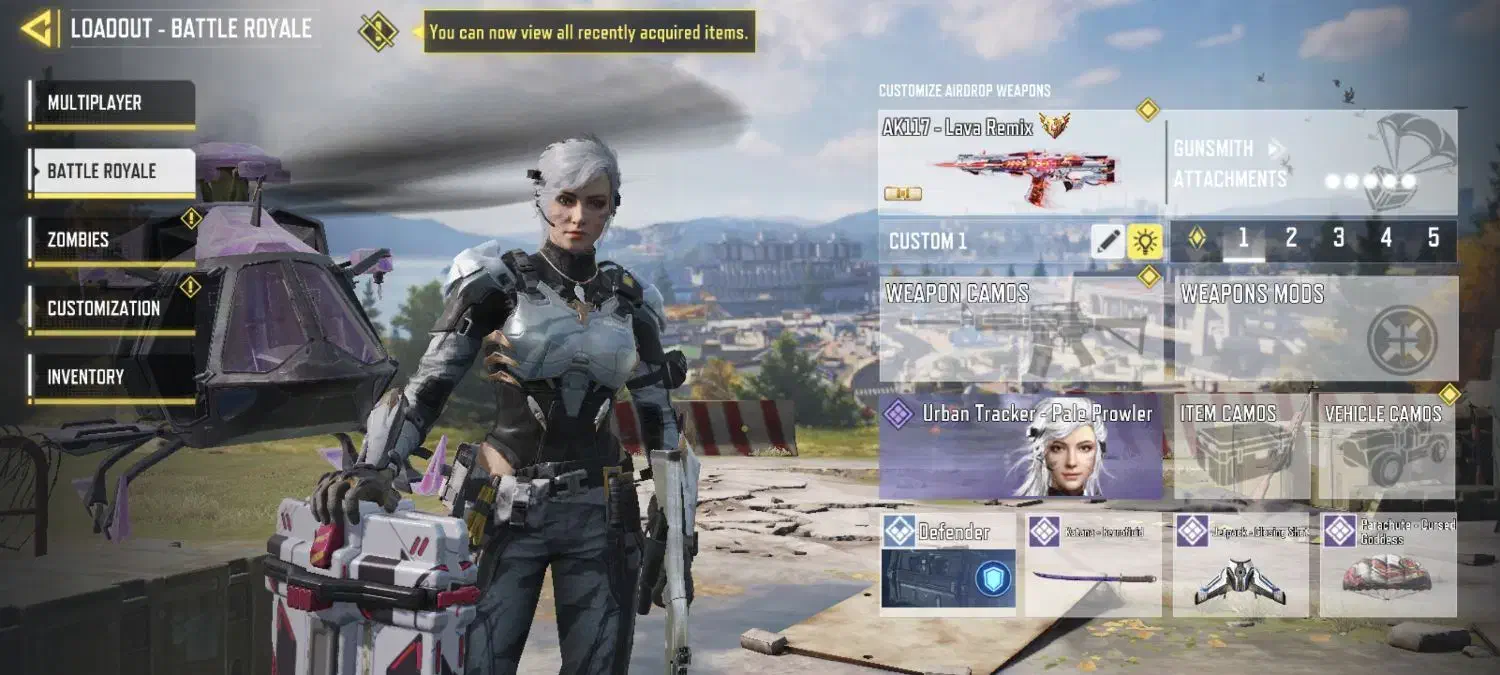View recently acquired items icon
The height and width of the screenshot is (675, 1500).
378,32
